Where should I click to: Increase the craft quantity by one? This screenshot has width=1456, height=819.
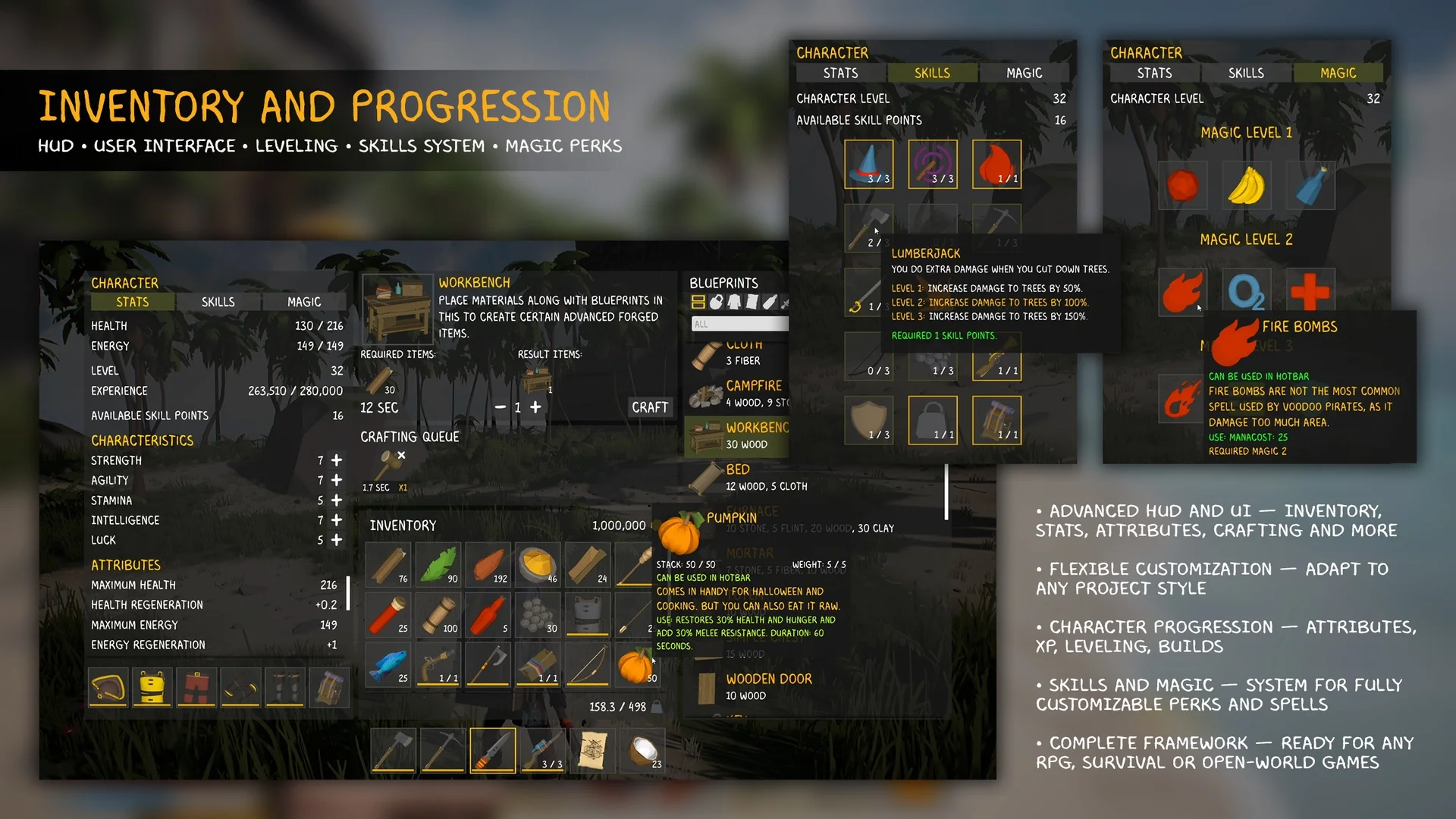[x=535, y=407]
